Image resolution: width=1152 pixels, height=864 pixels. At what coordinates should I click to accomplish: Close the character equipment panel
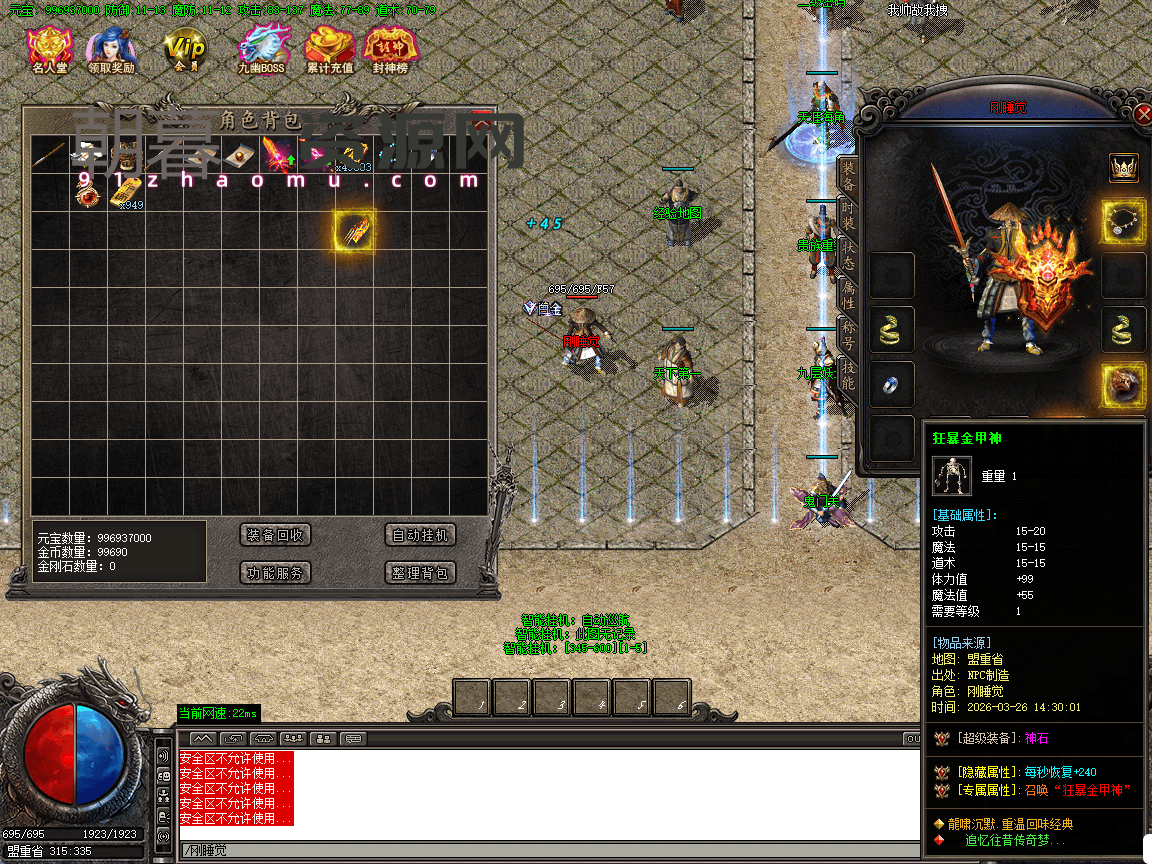click(x=1144, y=114)
